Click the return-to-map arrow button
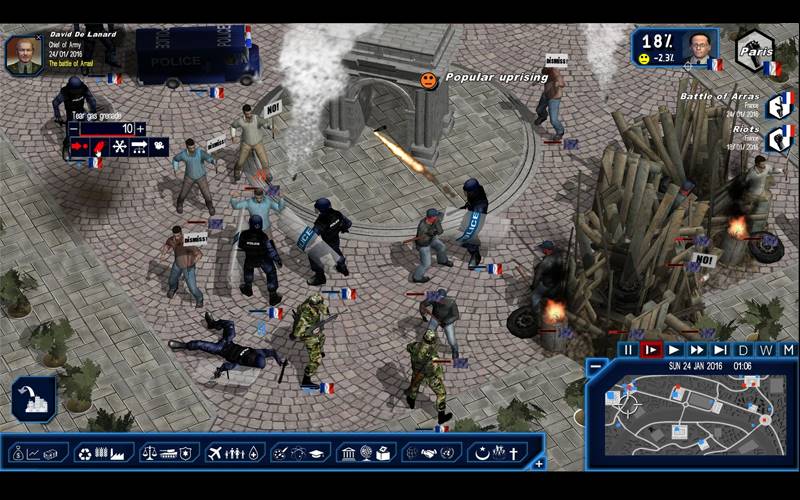 coord(34,398)
